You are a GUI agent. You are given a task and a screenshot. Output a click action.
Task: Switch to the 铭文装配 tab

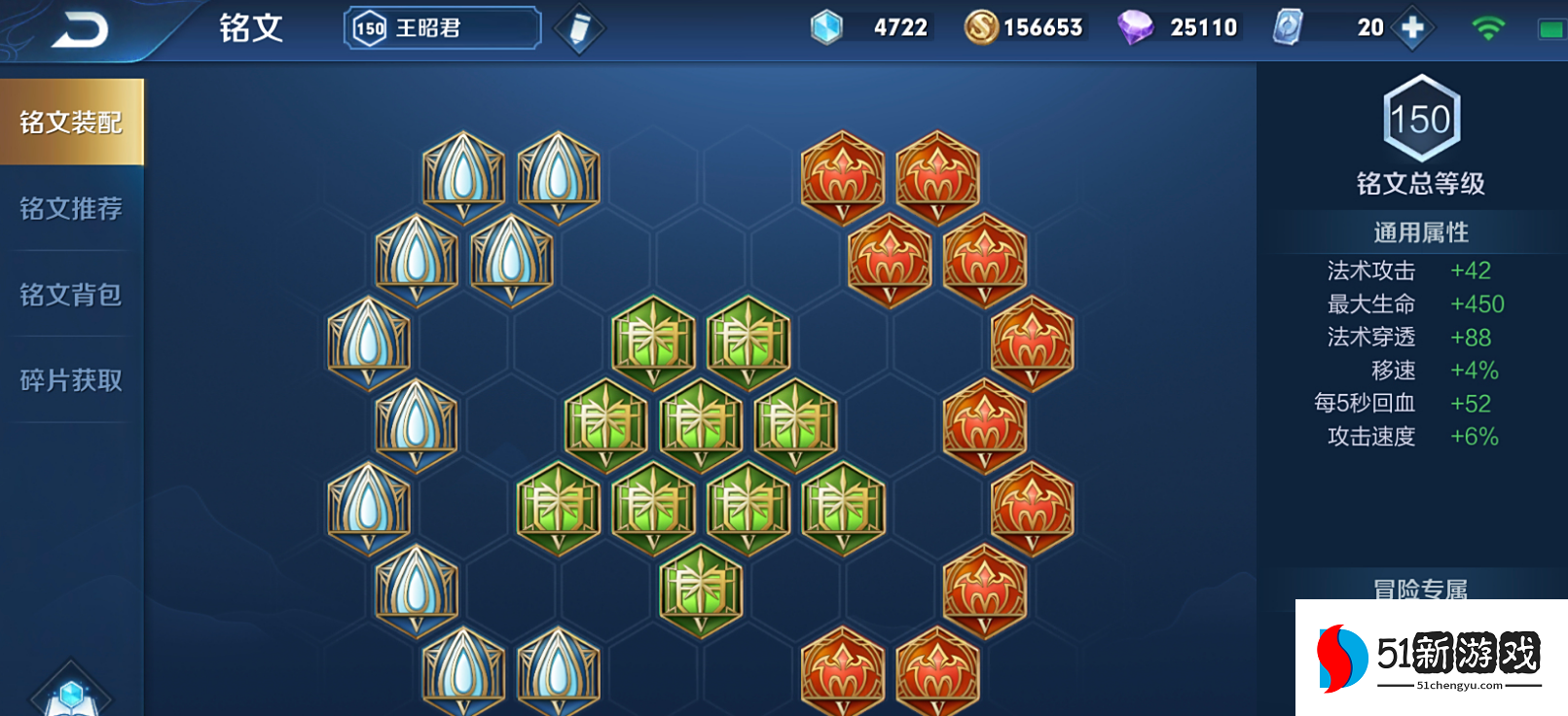(x=71, y=123)
